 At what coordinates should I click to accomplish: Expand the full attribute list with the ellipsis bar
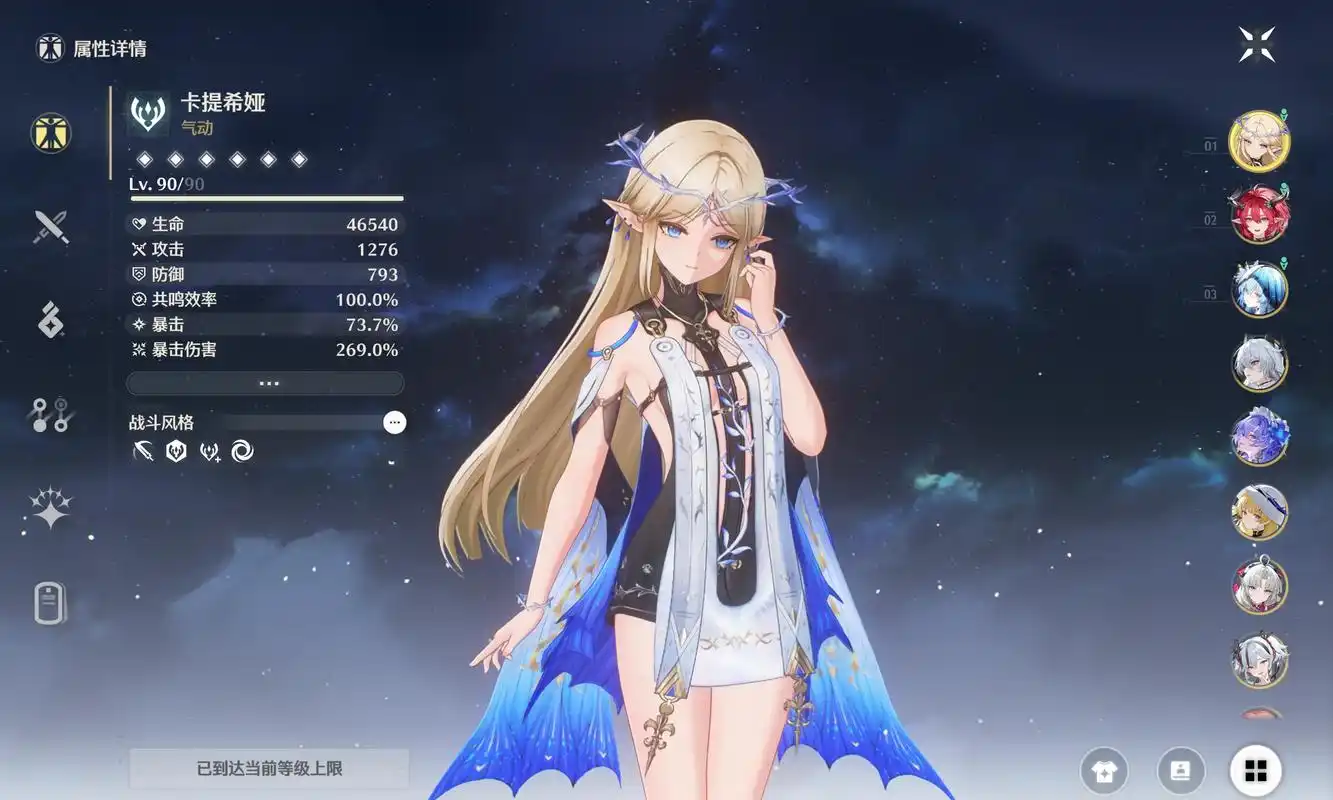coord(266,383)
